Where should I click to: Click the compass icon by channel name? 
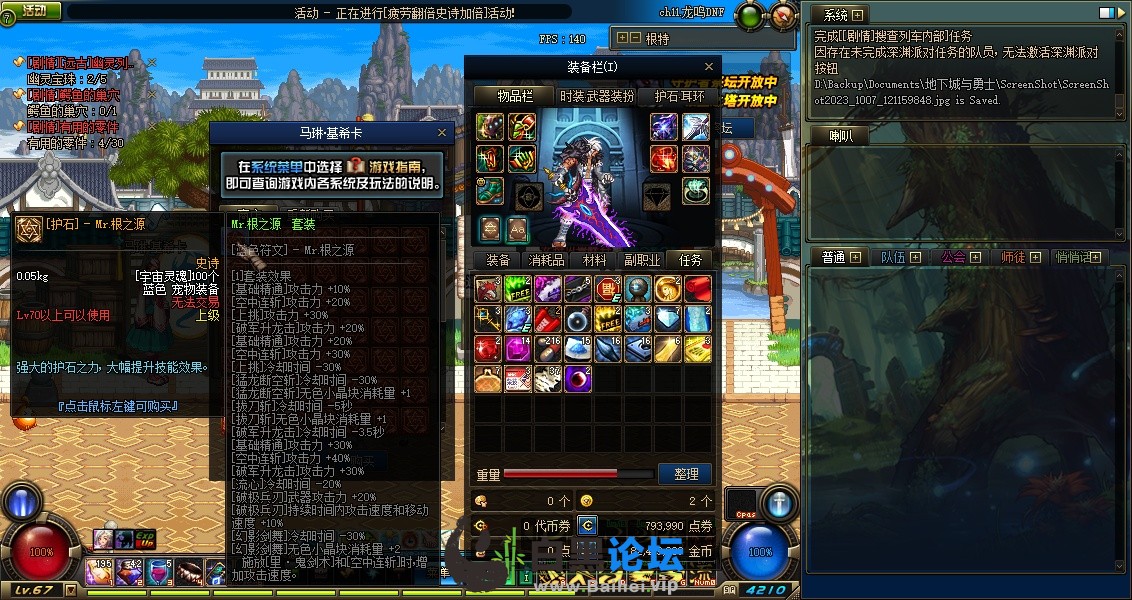[x=783, y=15]
